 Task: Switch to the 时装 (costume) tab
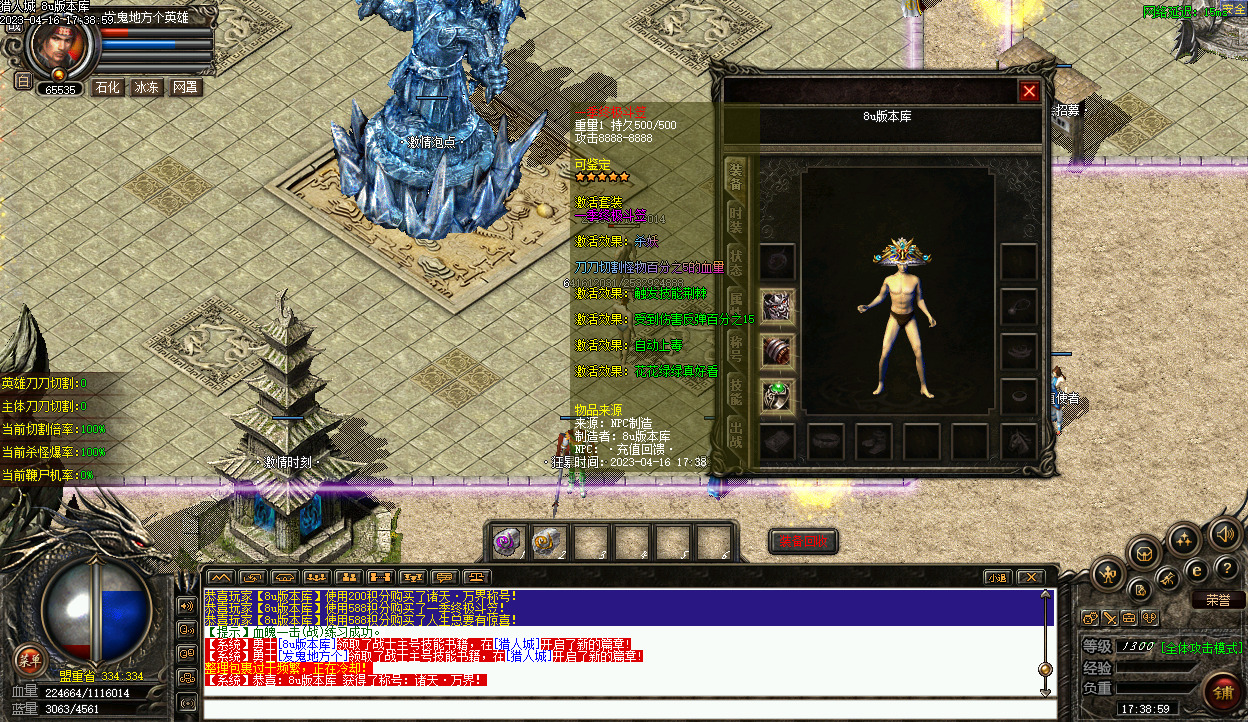pos(735,219)
